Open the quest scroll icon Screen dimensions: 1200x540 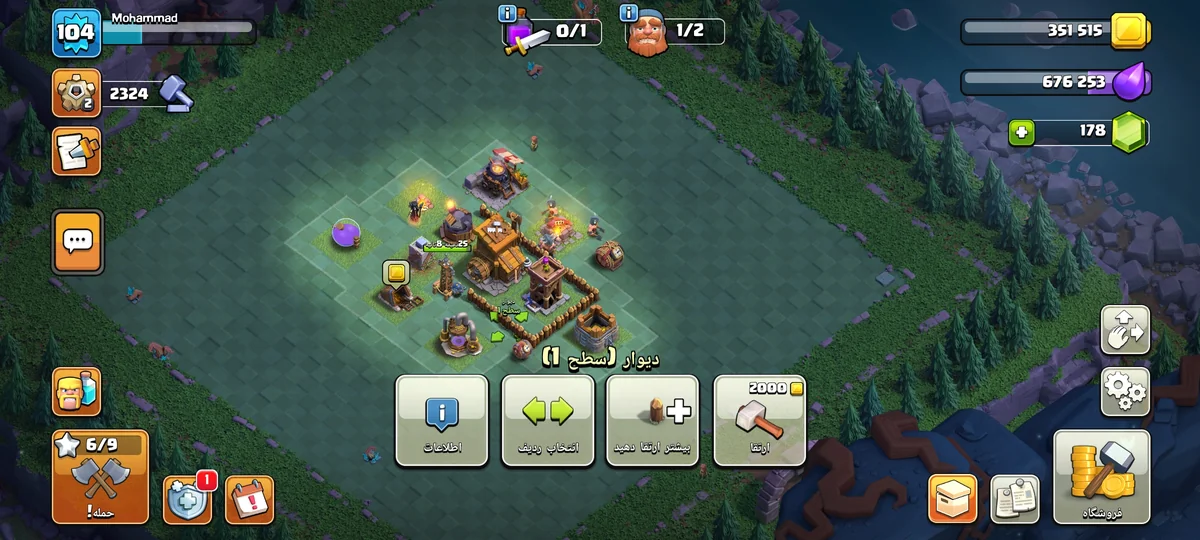point(76,151)
